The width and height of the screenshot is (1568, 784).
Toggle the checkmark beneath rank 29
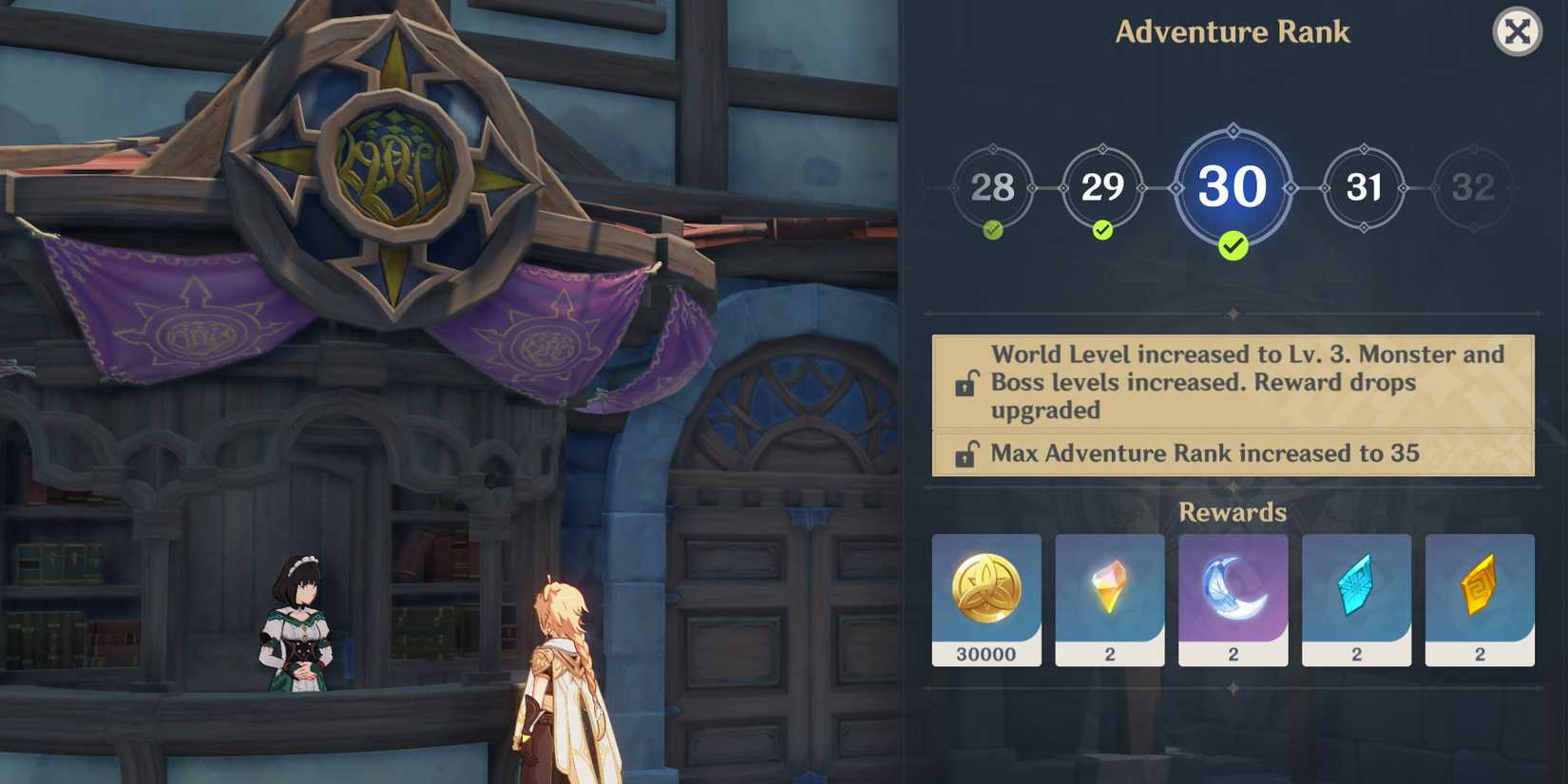click(x=1101, y=228)
